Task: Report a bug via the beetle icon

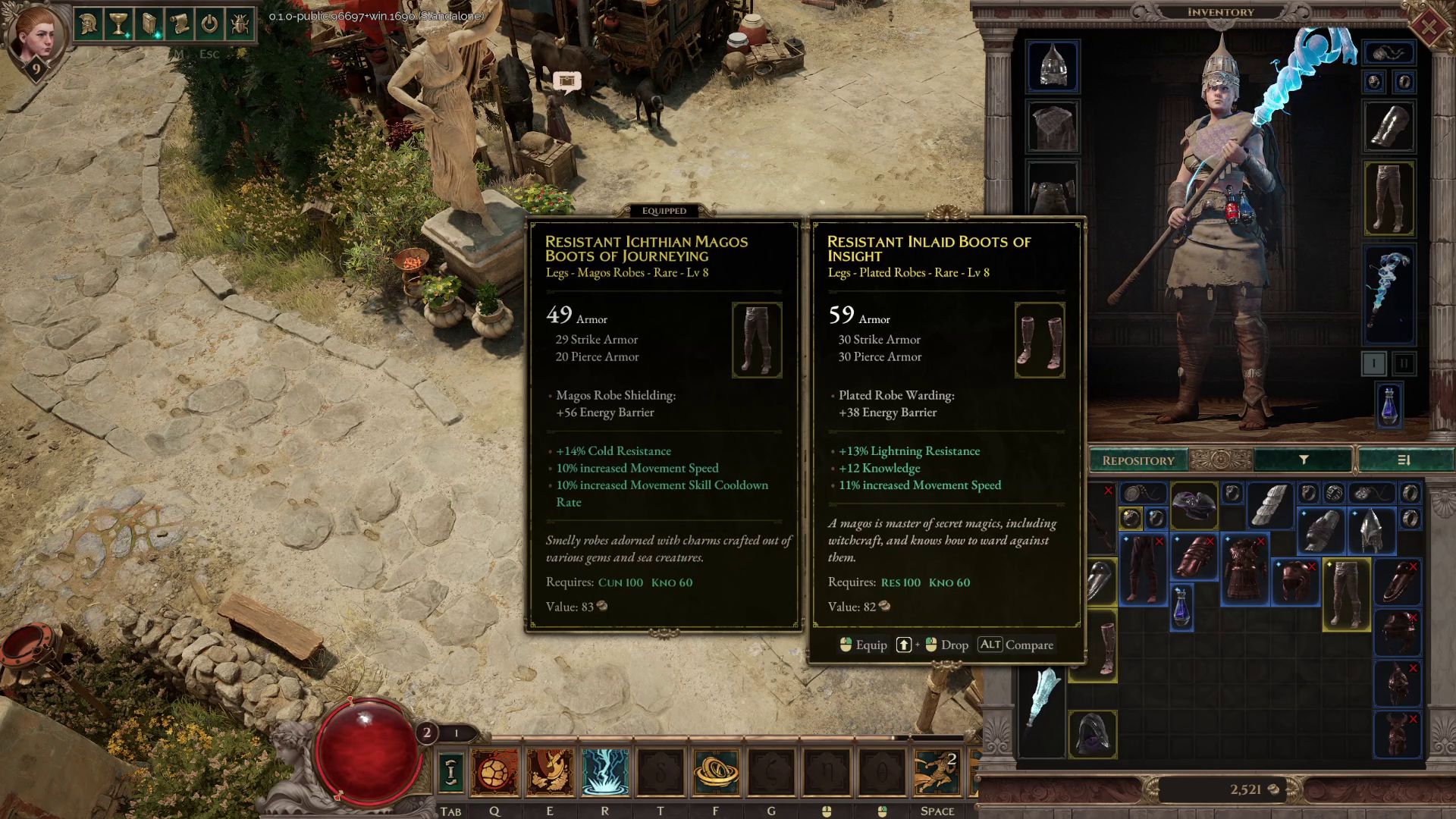Action: [x=240, y=24]
